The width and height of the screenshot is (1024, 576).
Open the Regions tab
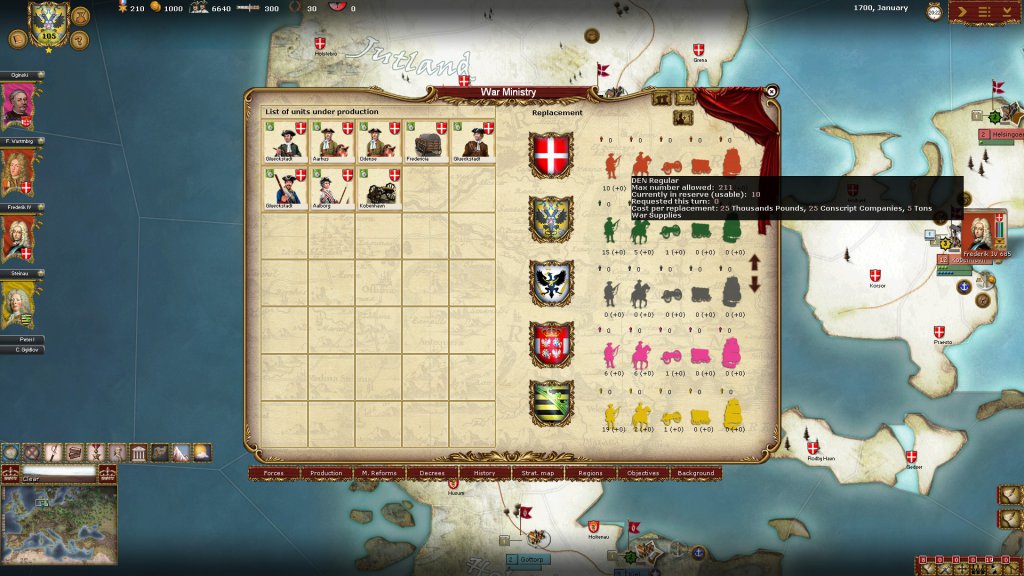point(590,473)
